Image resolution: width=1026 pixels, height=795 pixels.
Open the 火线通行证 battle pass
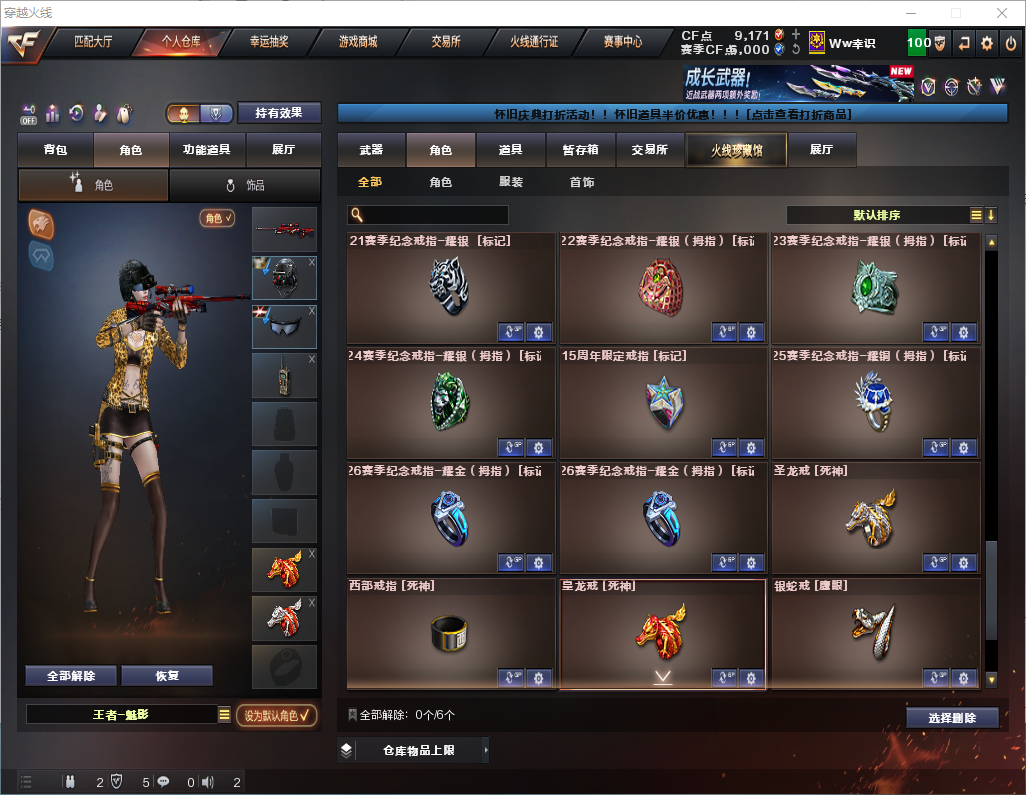point(534,42)
